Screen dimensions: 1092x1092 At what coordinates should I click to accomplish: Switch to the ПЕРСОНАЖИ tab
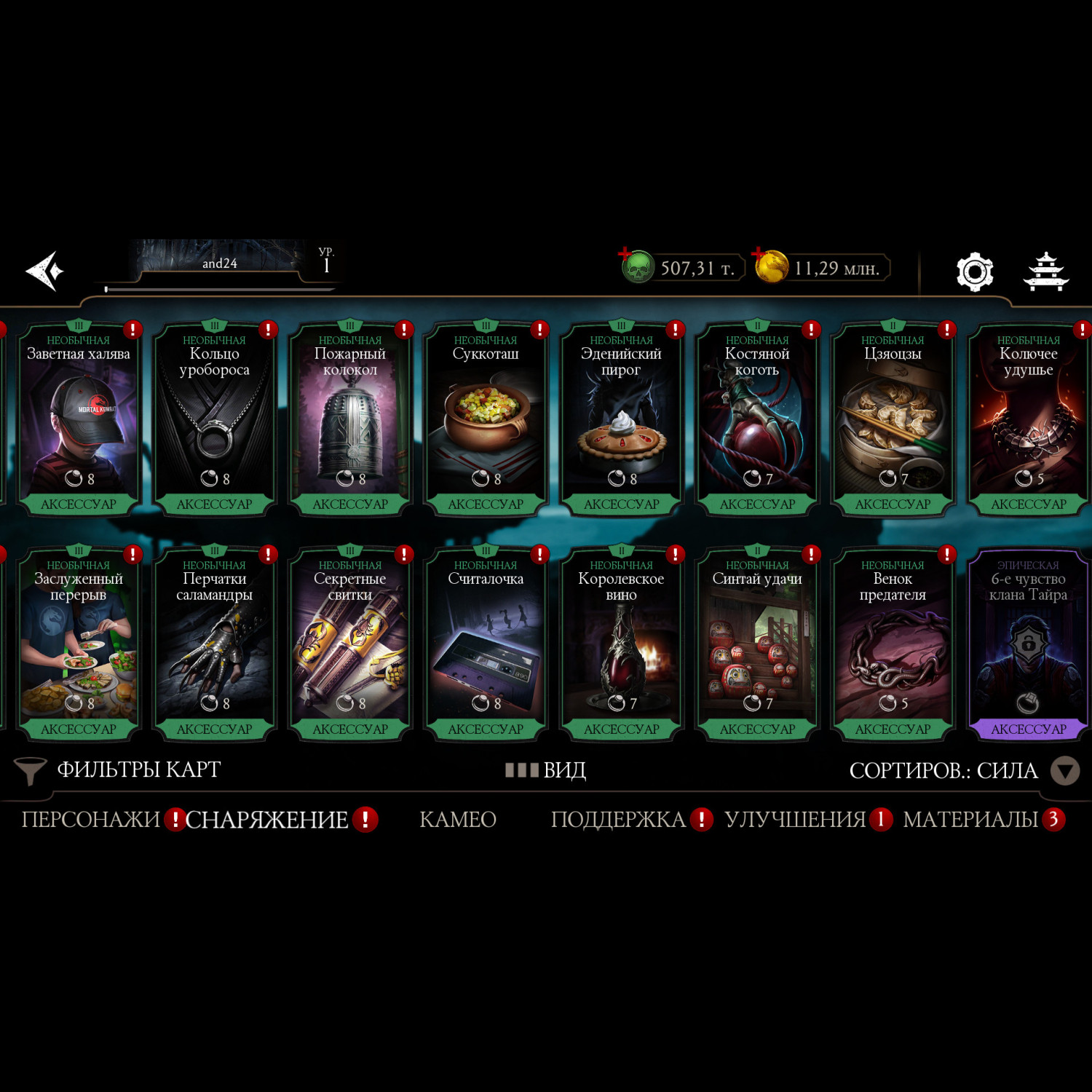point(91,820)
